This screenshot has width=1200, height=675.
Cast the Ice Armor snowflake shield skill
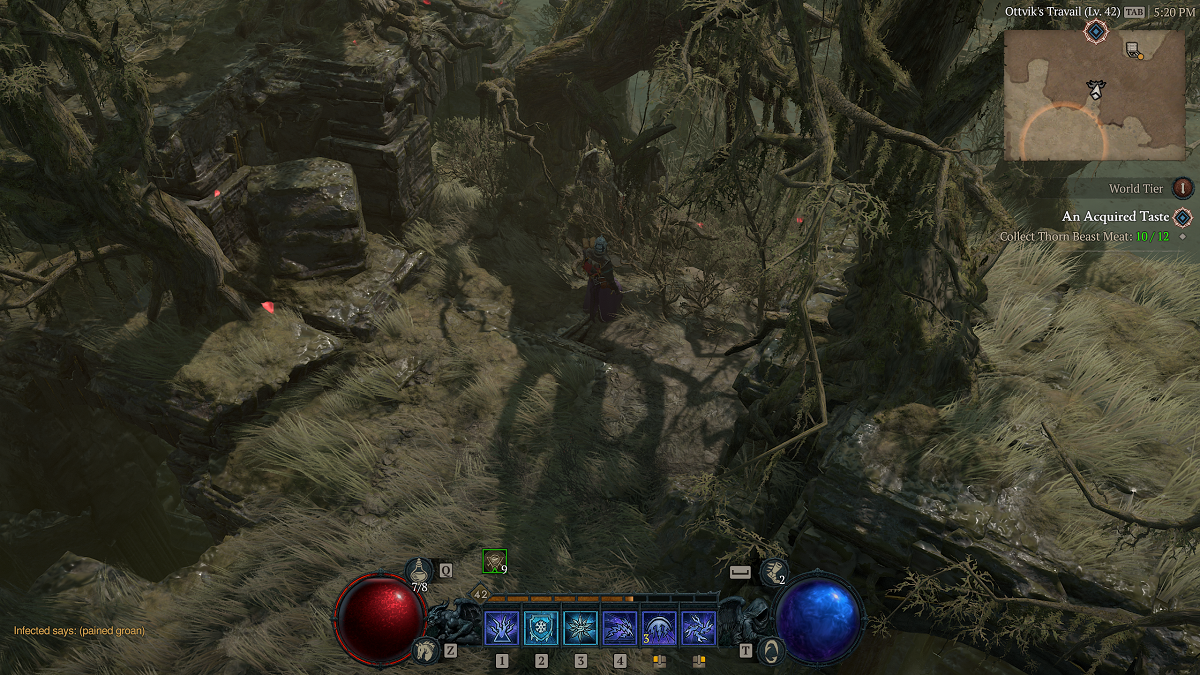click(541, 628)
